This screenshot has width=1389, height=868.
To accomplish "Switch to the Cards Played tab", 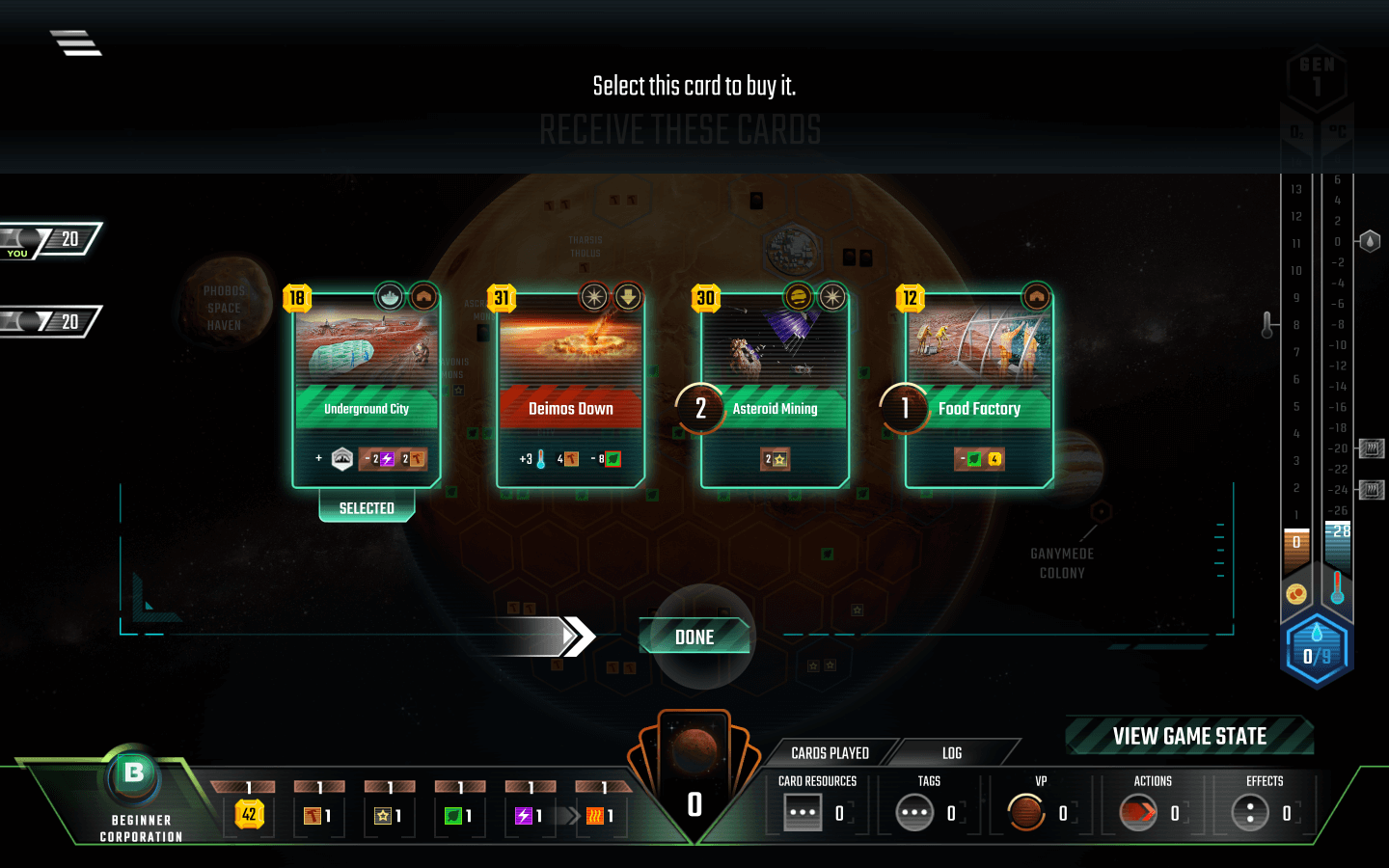I will [x=830, y=752].
